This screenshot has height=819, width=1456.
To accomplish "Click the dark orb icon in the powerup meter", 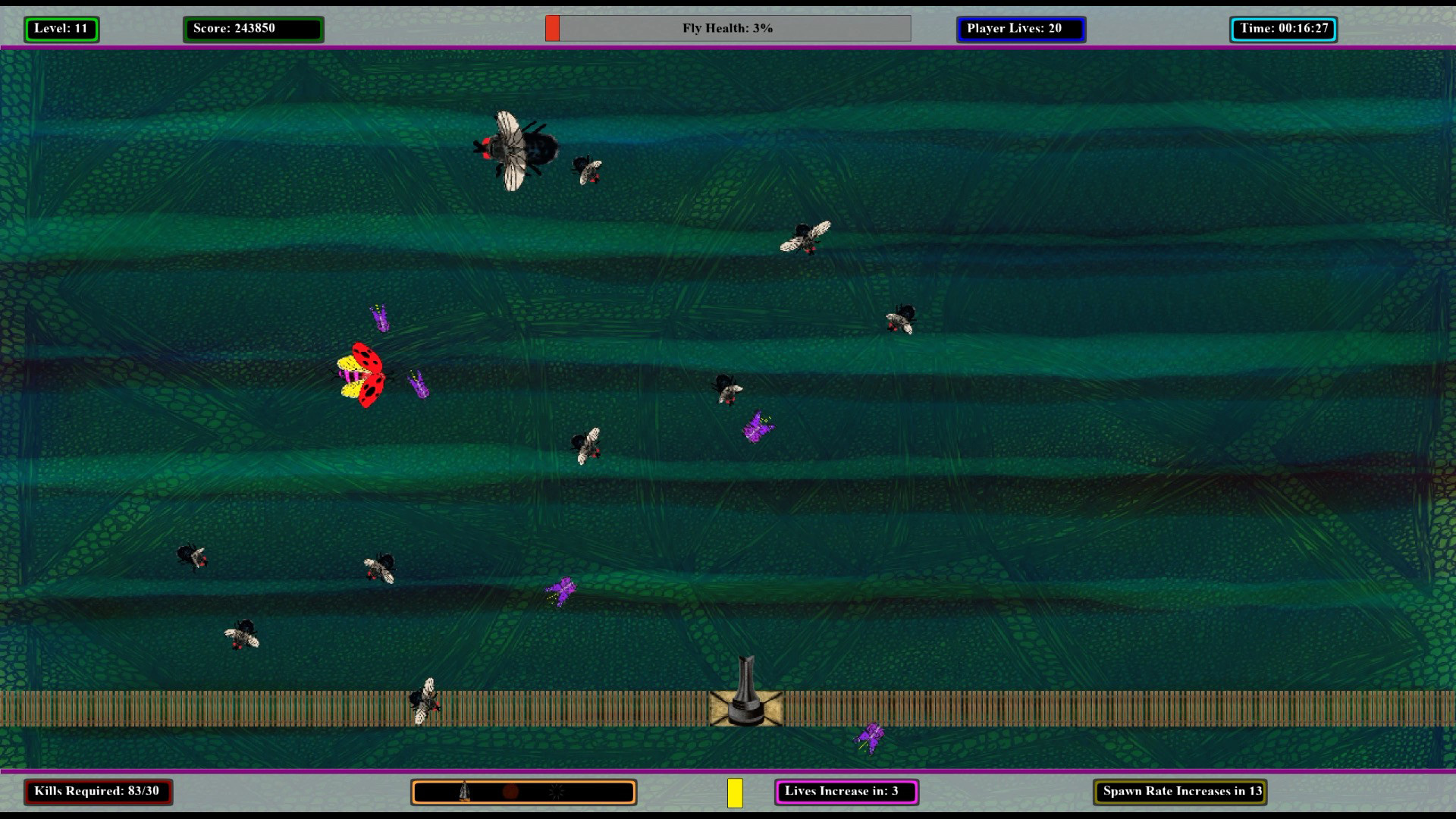I will click(x=511, y=790).
